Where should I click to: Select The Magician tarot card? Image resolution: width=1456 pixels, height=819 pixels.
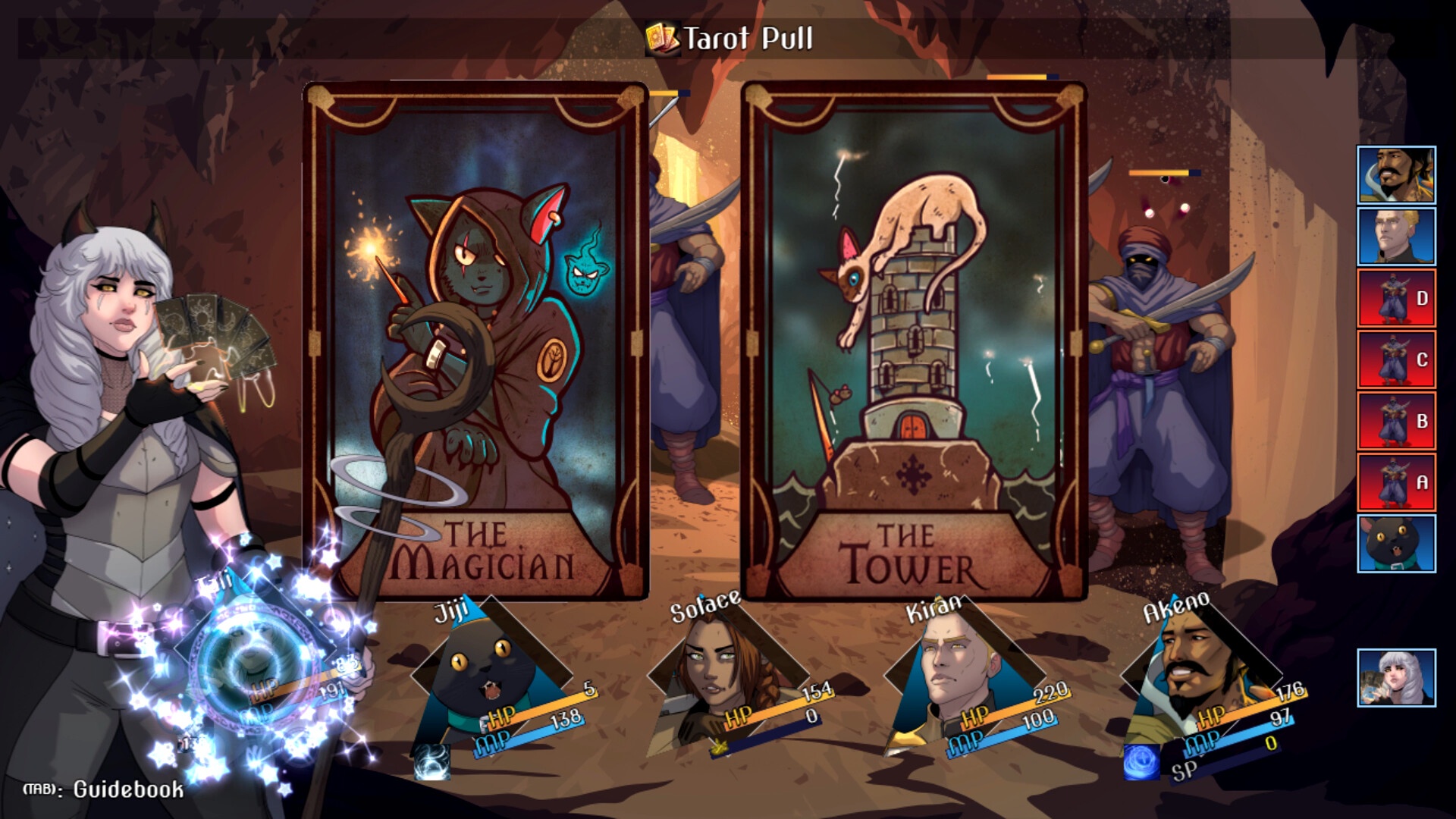(x=475, y=341)
